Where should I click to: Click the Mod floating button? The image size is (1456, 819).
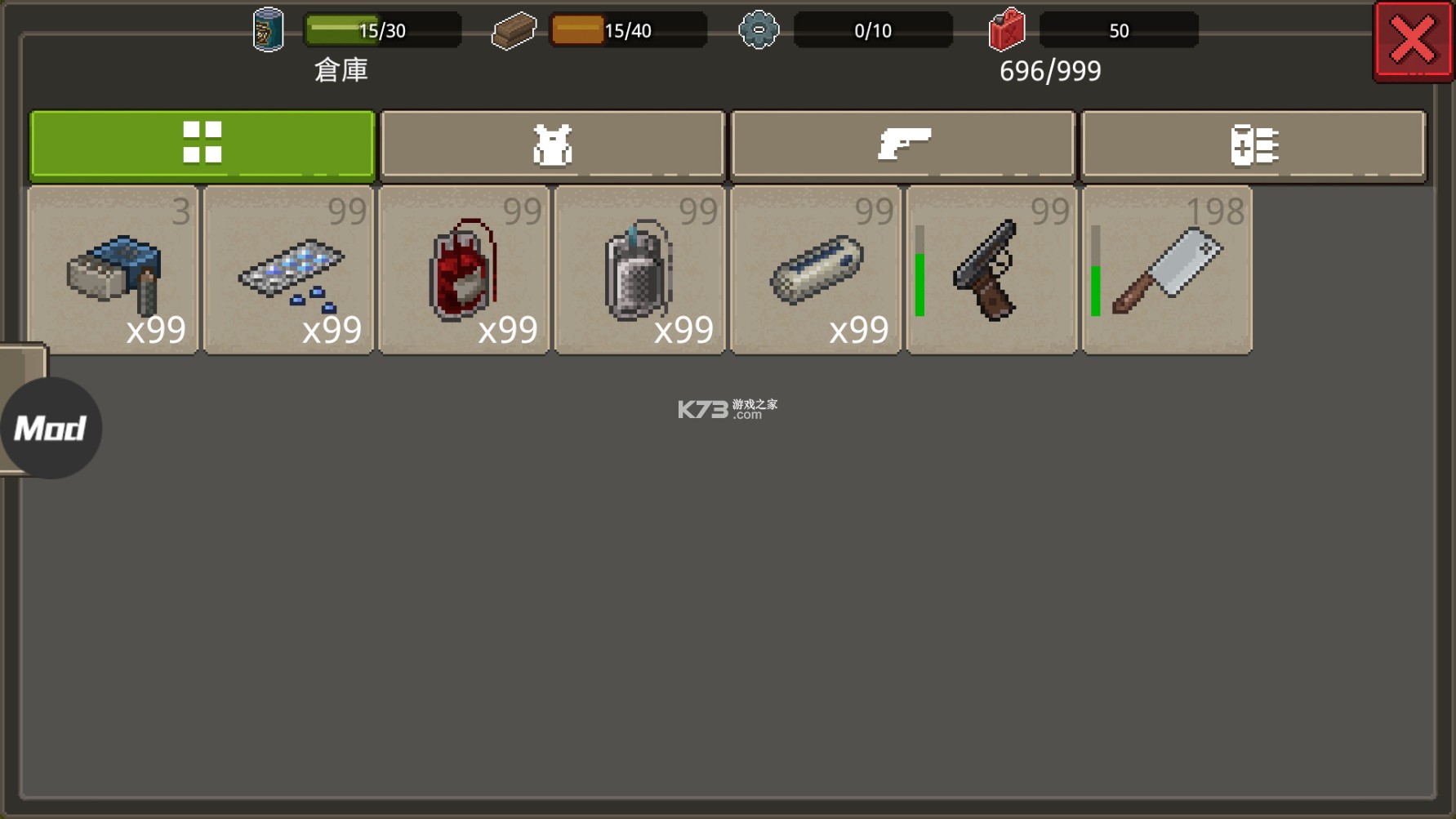(51, 425)
